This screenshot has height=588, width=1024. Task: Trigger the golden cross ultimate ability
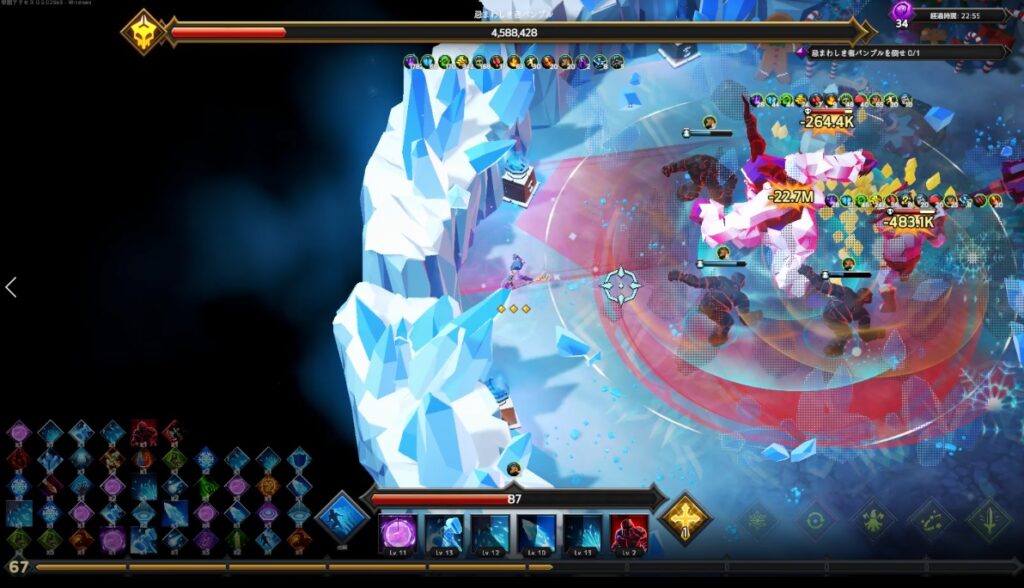click(x=685, y=517)
